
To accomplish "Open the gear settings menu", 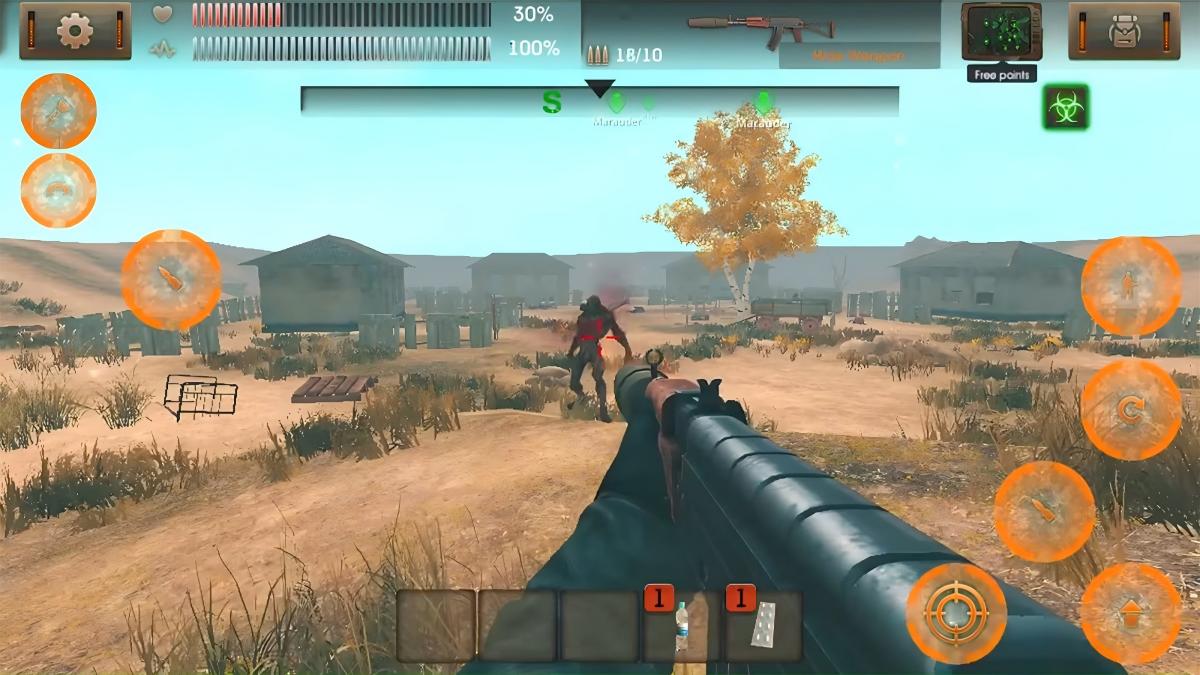I will (x=75, y=30).
